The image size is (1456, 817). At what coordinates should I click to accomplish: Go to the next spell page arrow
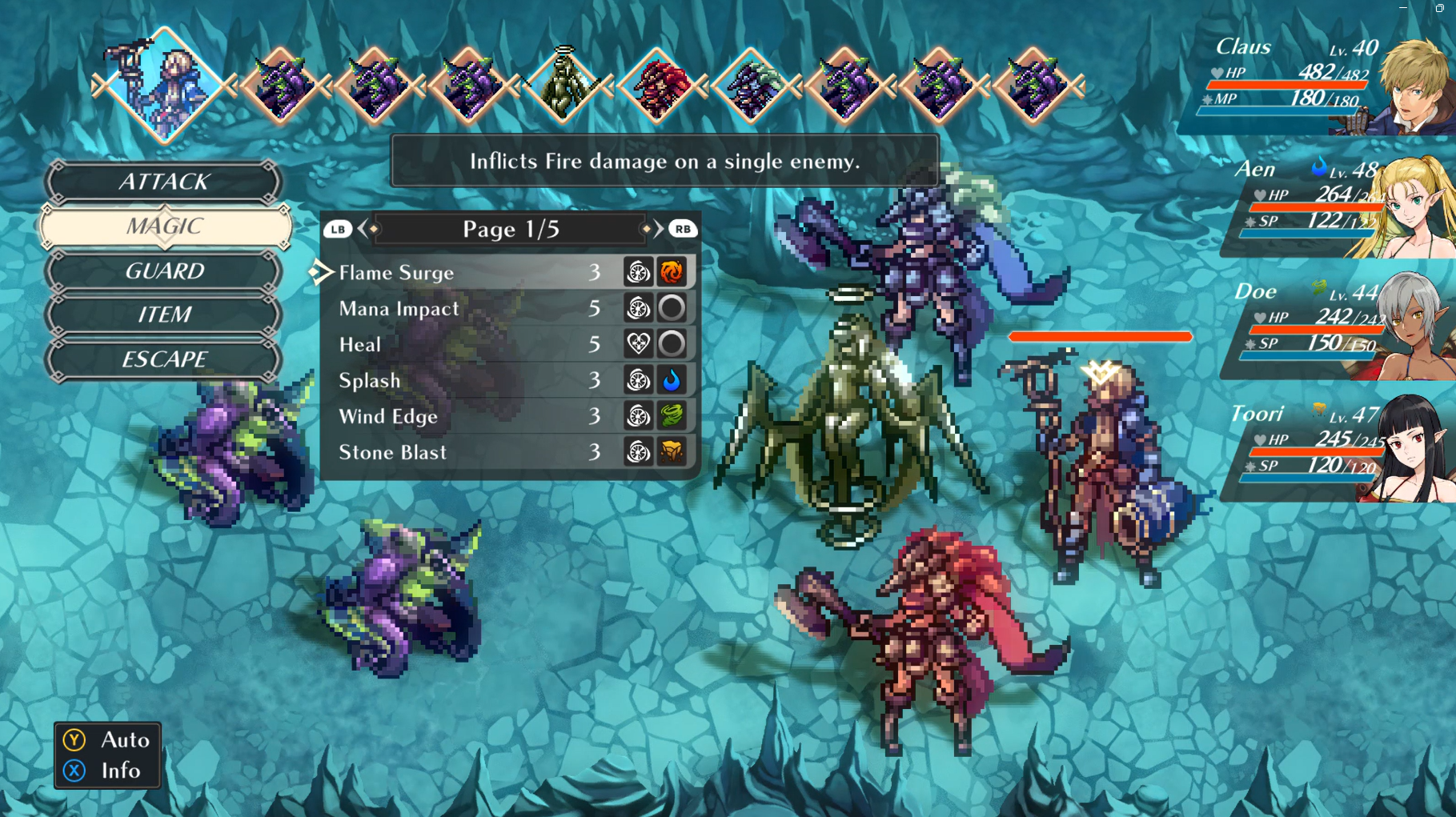659,230
